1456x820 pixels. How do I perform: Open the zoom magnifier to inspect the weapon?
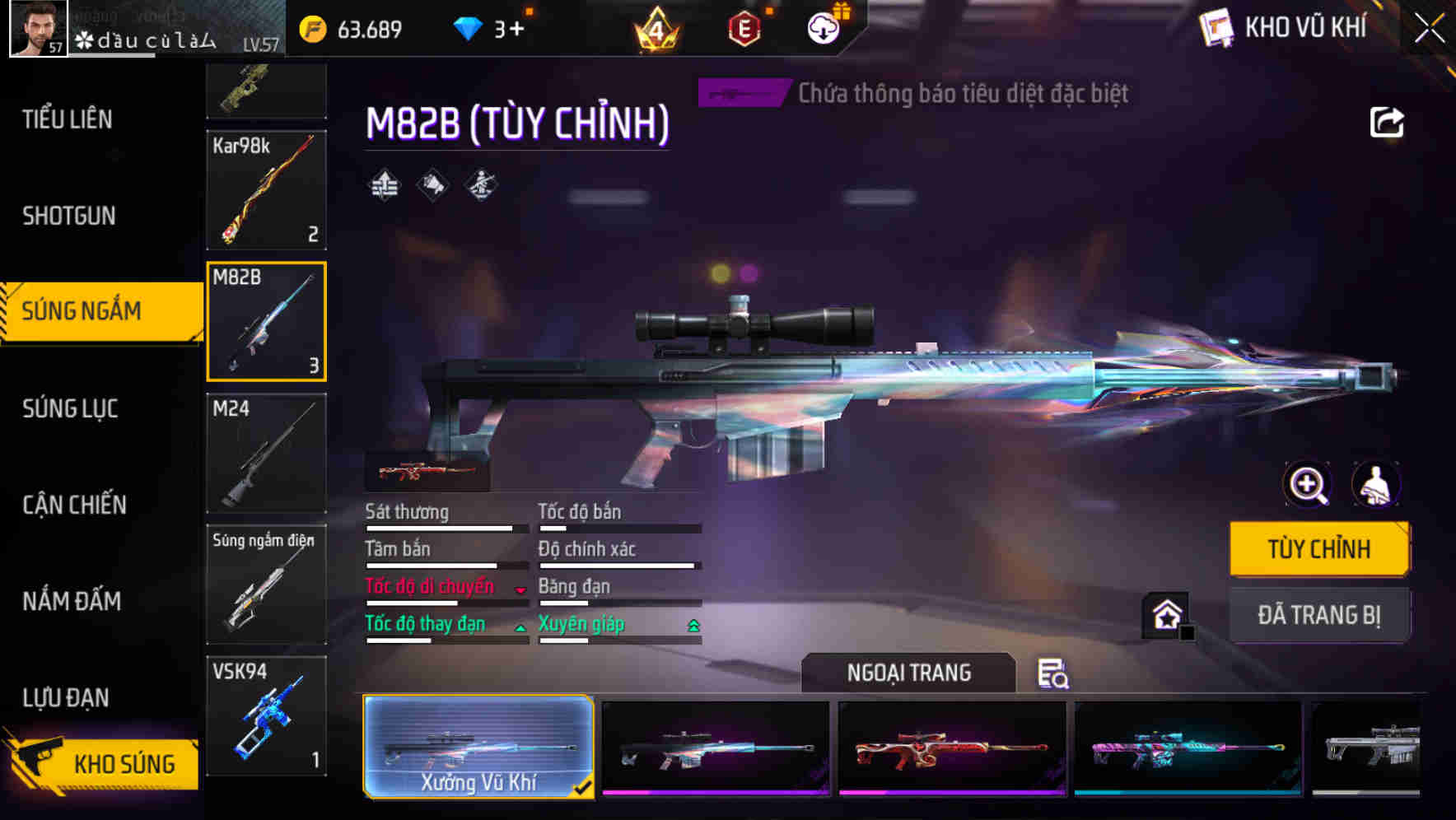click(1306, 485)
